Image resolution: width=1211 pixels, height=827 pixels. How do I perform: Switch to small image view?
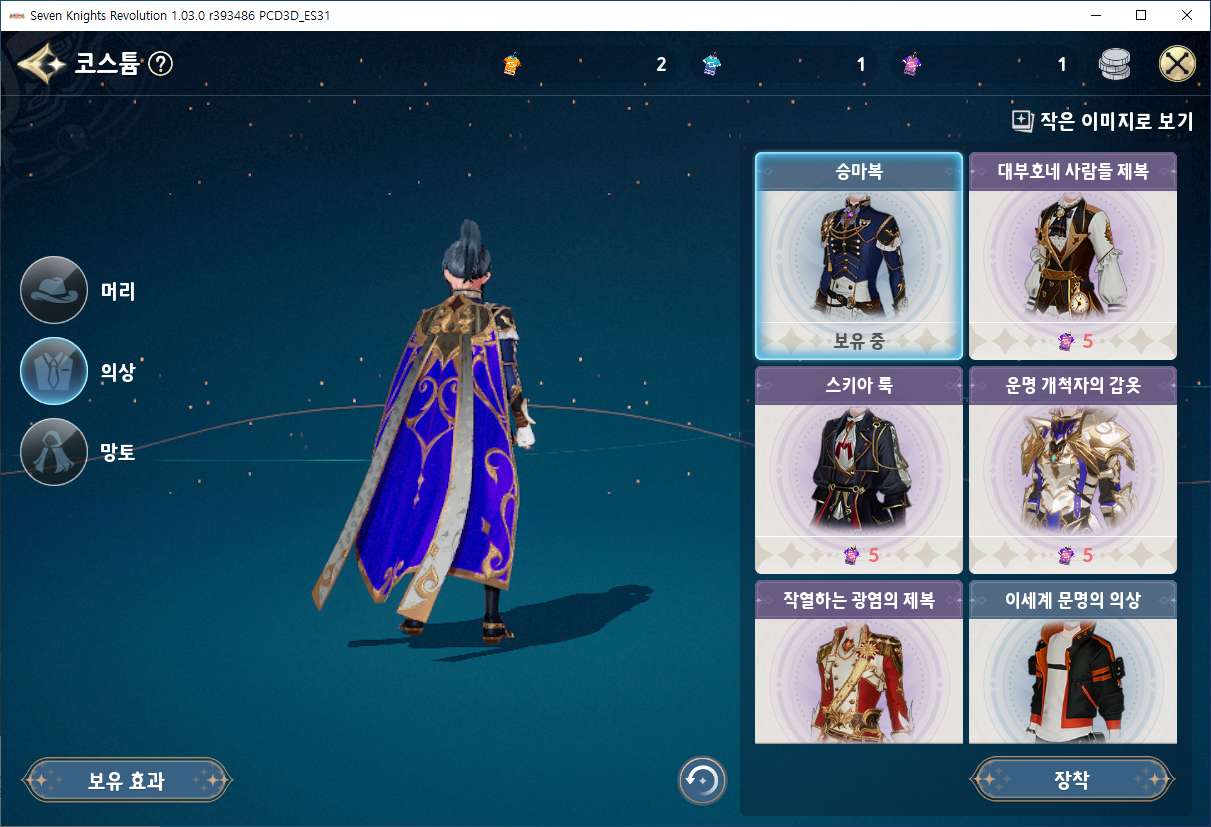1103,122
